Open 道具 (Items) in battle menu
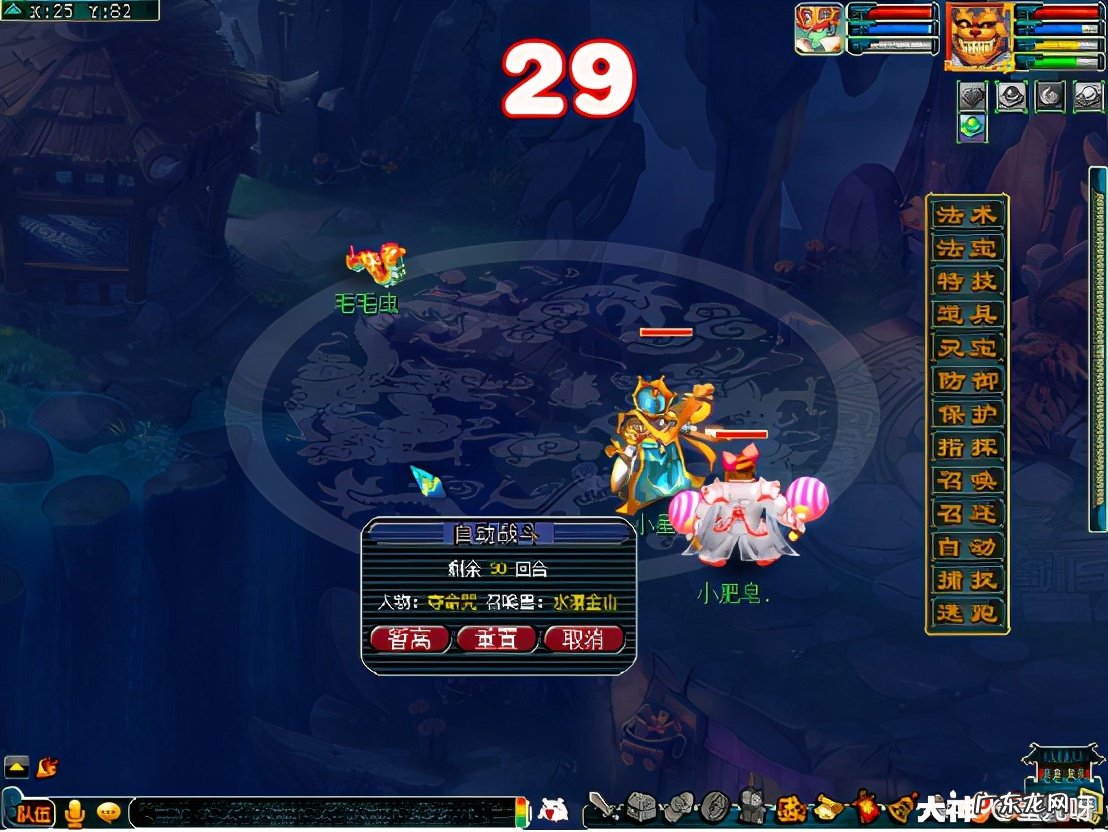This screenshot has height=832, width=1108. [x=965, y=314]
